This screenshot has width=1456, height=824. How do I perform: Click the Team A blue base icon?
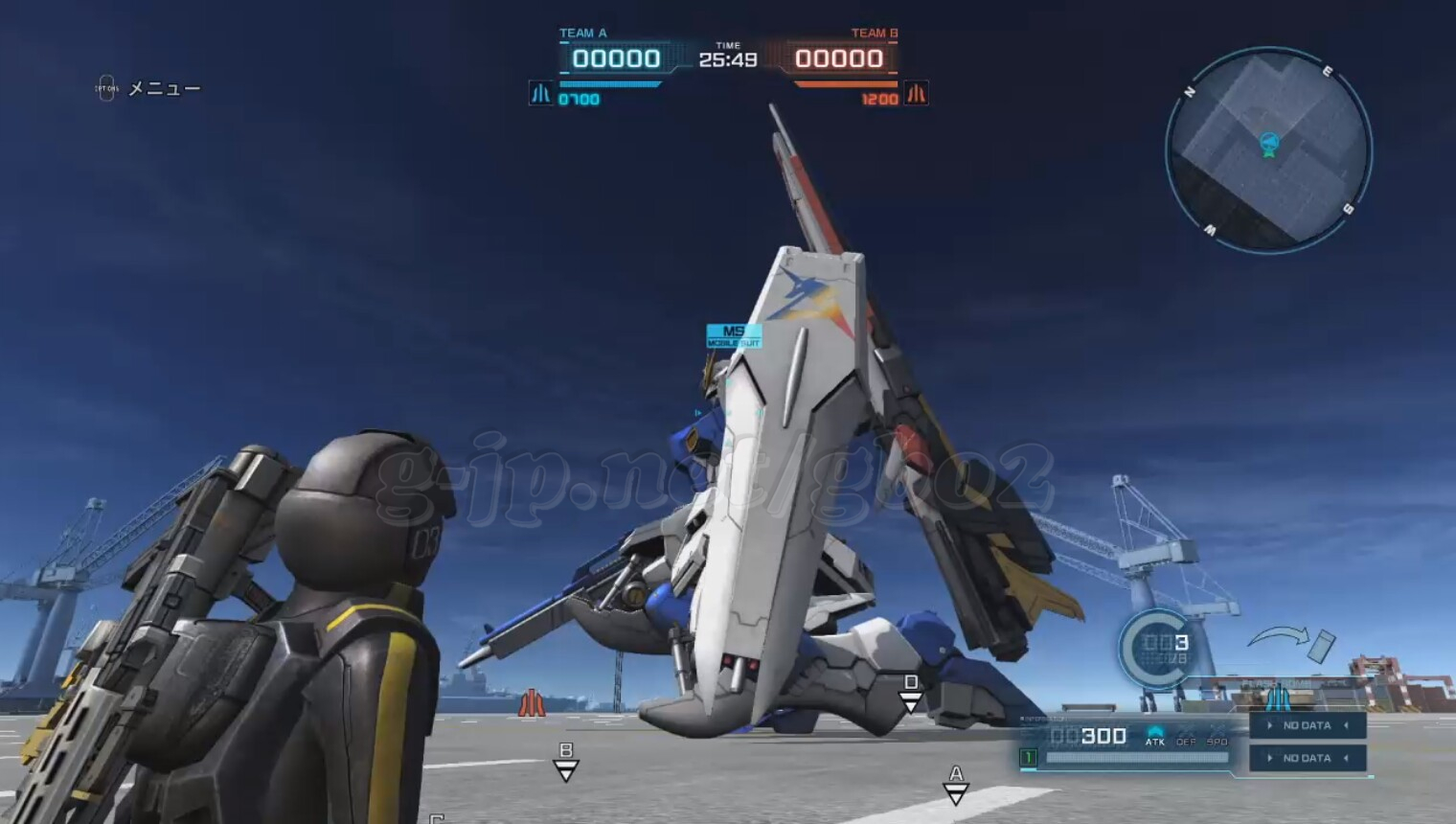pos(541,93)
